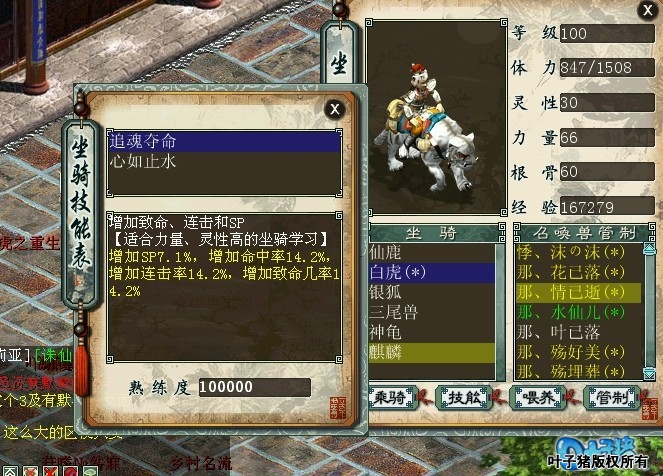Click the 乘骑 ride button
663x476 pixels.
pos(395,395)
